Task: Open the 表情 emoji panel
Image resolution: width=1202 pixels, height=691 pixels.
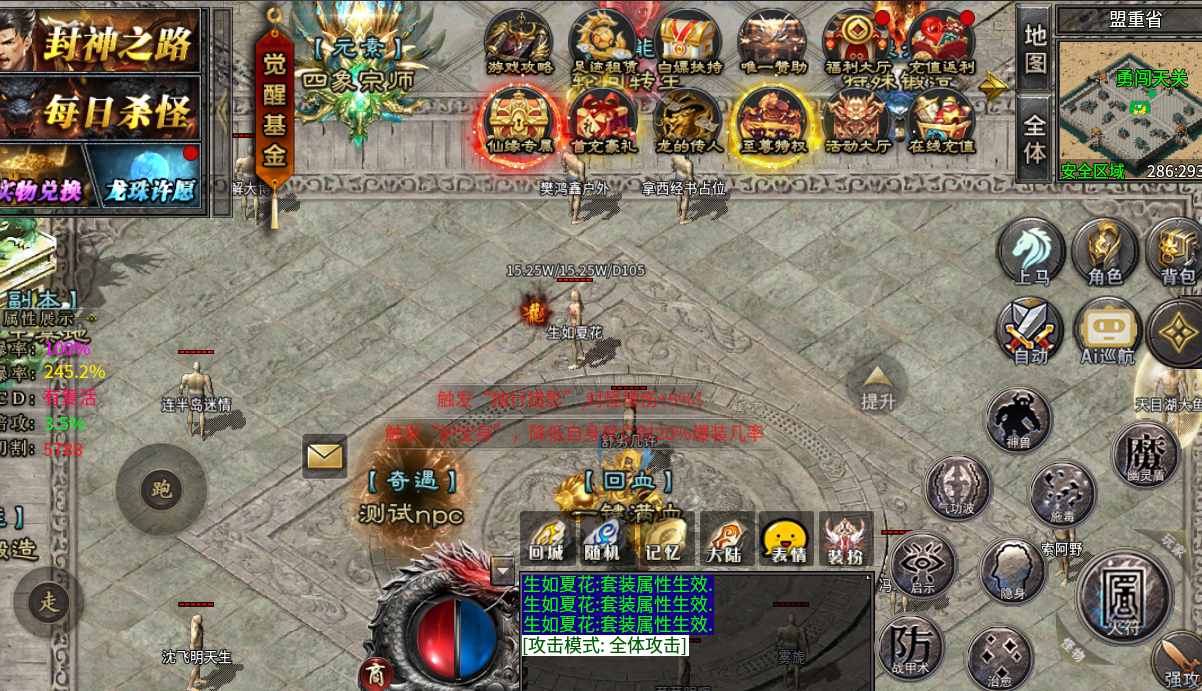Action: tap(785, 539)
